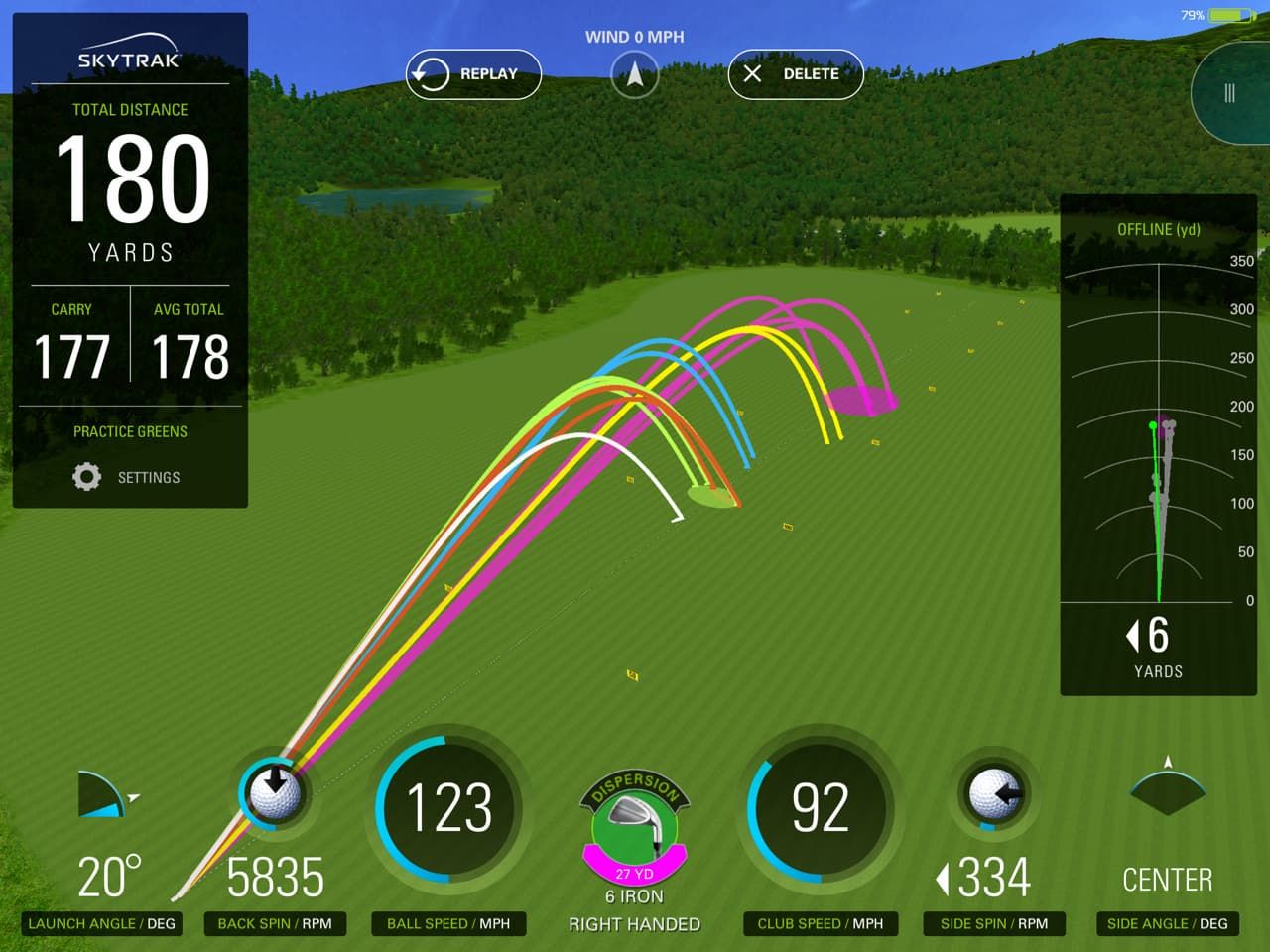Click the launch angle wedge indicator icon

pyautogui.click(x=102, y=793)
